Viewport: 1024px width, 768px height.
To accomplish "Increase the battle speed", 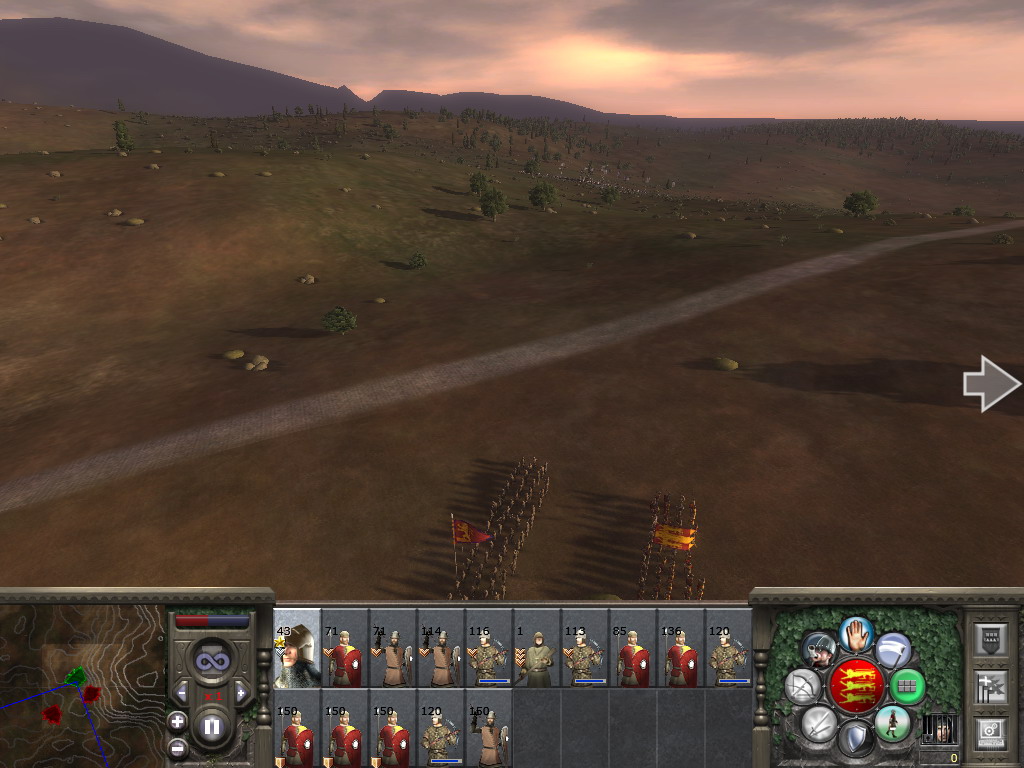I will [241, 692].
